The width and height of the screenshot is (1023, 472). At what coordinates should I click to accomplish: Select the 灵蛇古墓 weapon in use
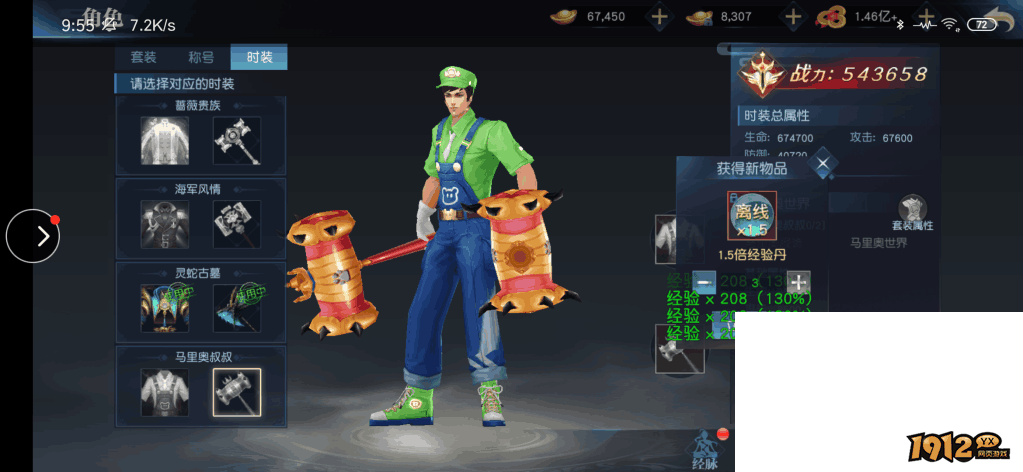[x=237, y=307]
